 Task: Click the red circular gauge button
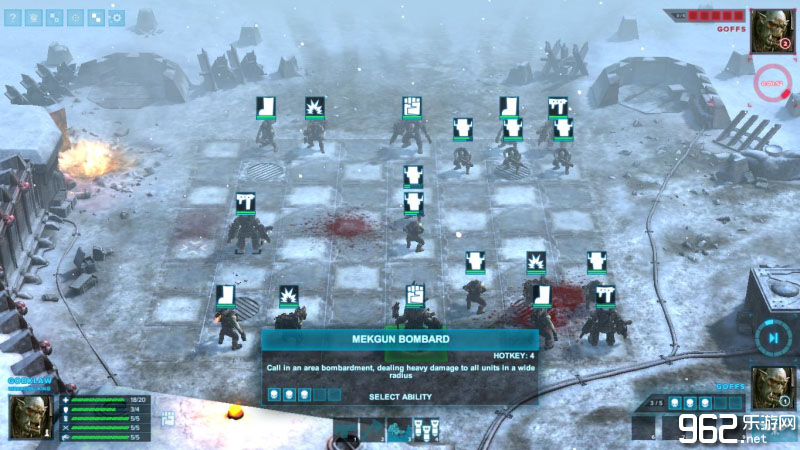point(772,83)
